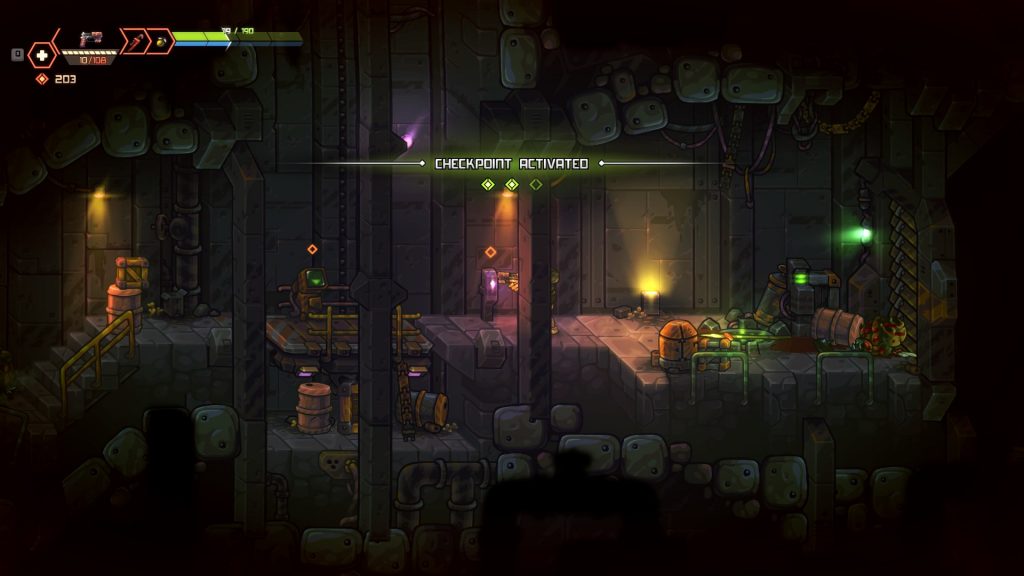Select the equipped pistol weapon slot

[x=91, y=40]
